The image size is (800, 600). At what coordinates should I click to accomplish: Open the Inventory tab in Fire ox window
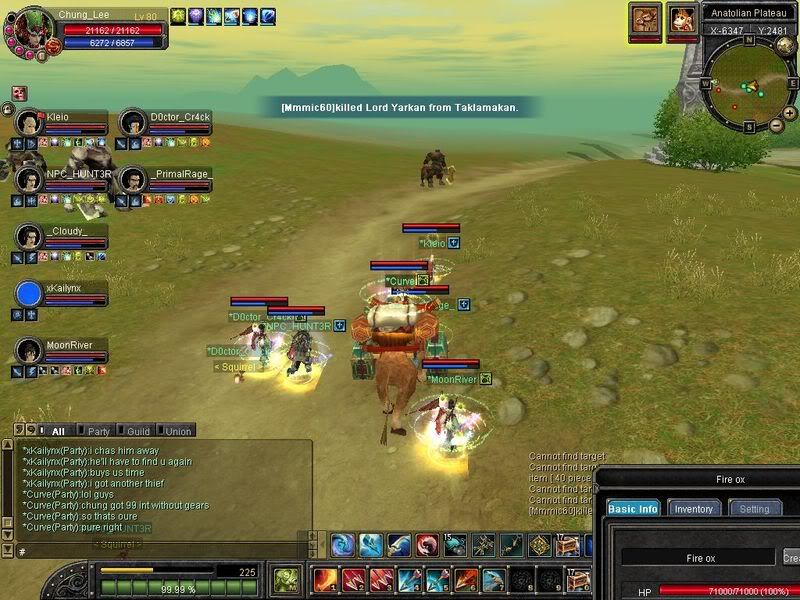pyautogui.click(x=693, y=509)
